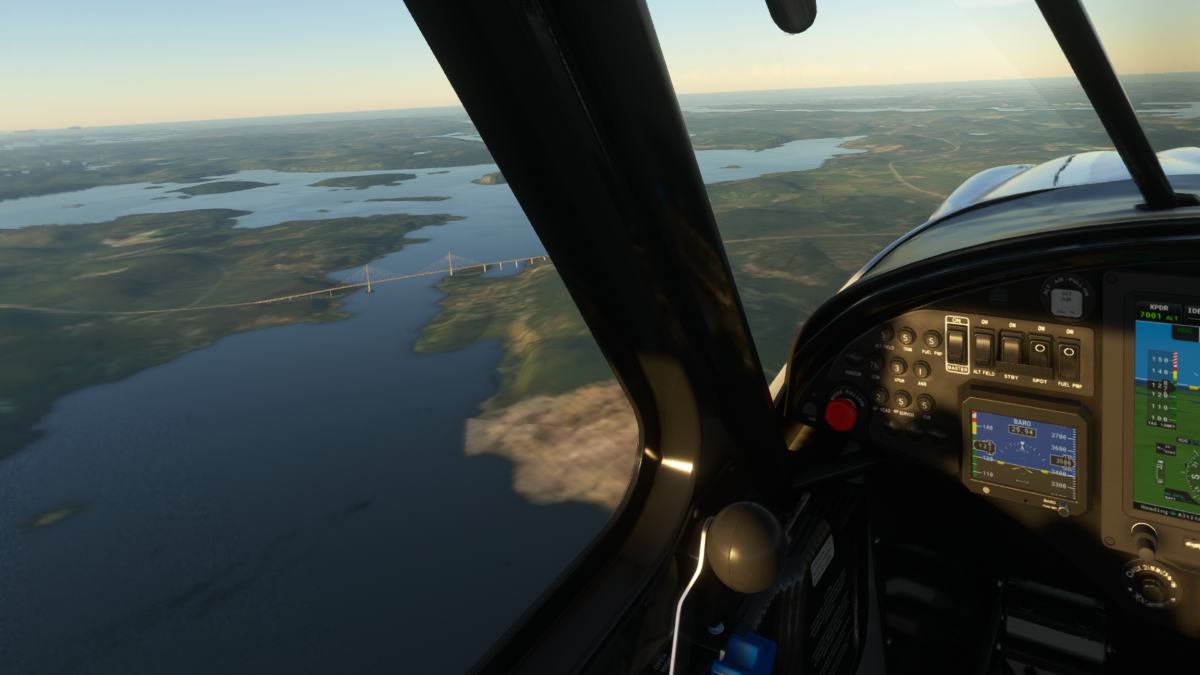
Task: Toggle the SPOT light switch
Action: pos(1040,352)
